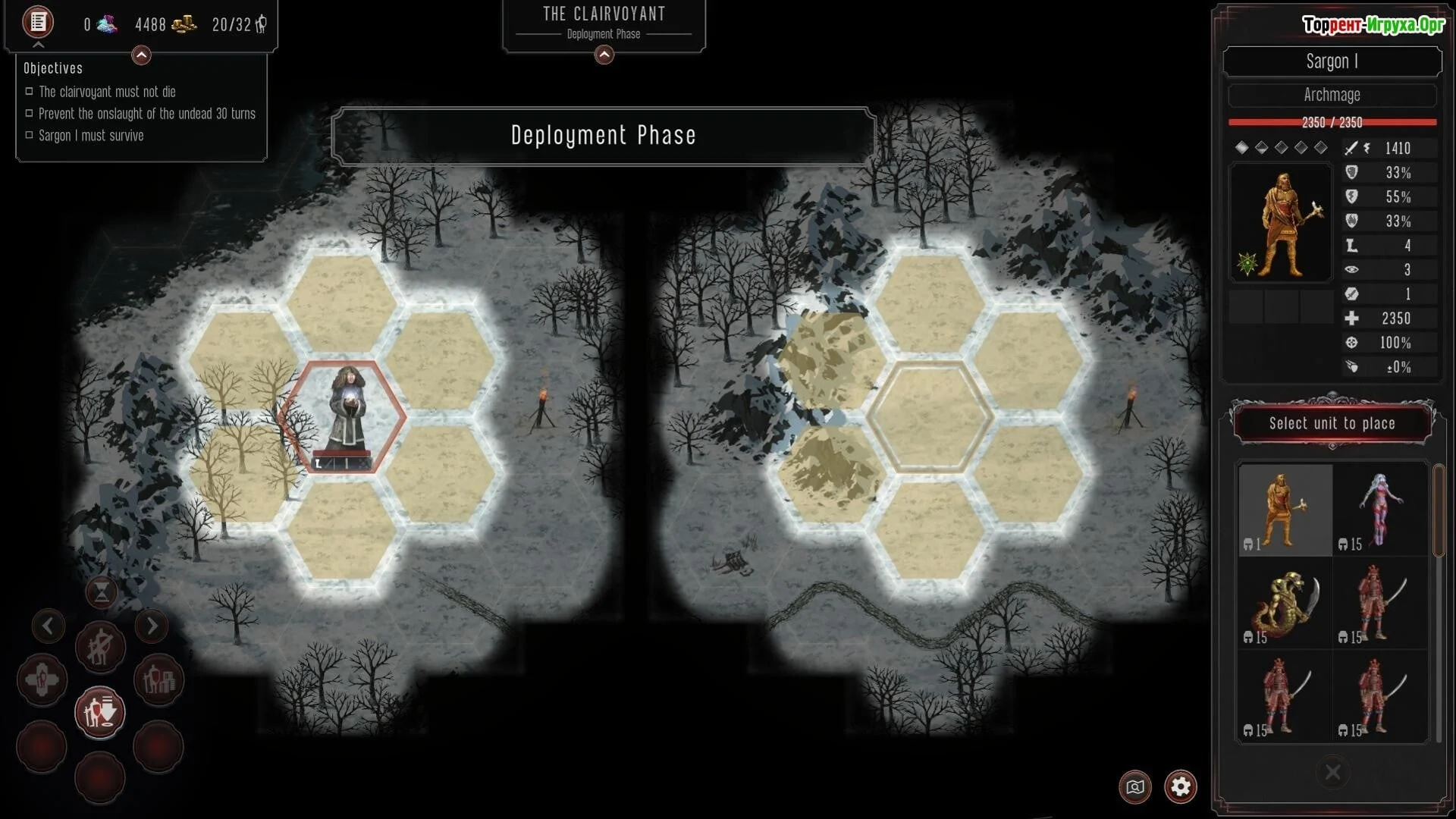
Task: Place unit on the outlined centre hex
Action: click(930, 417)
